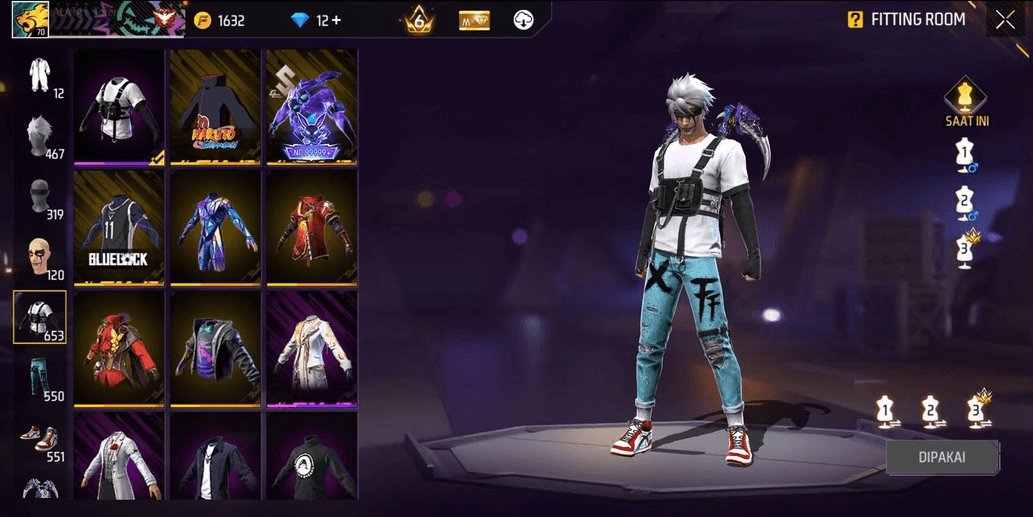
Task: Choose the white and gold coat
Action: pyautogui.click(x=311, y=348)
